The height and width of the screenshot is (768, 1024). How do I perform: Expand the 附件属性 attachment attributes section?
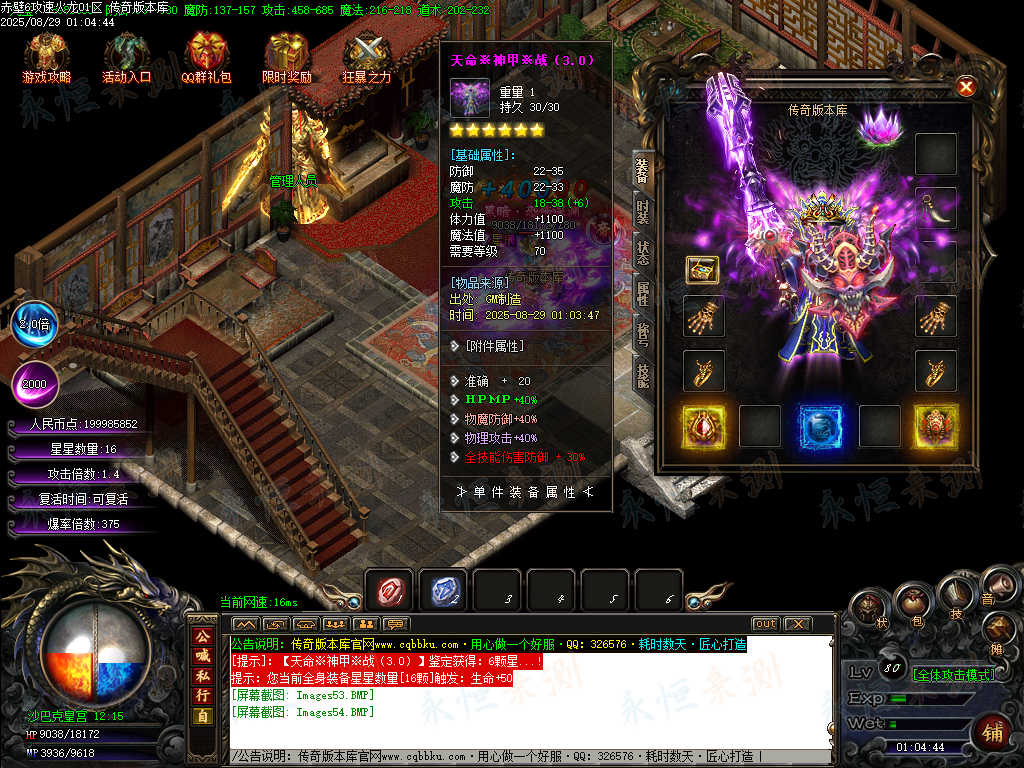(495, 346)
